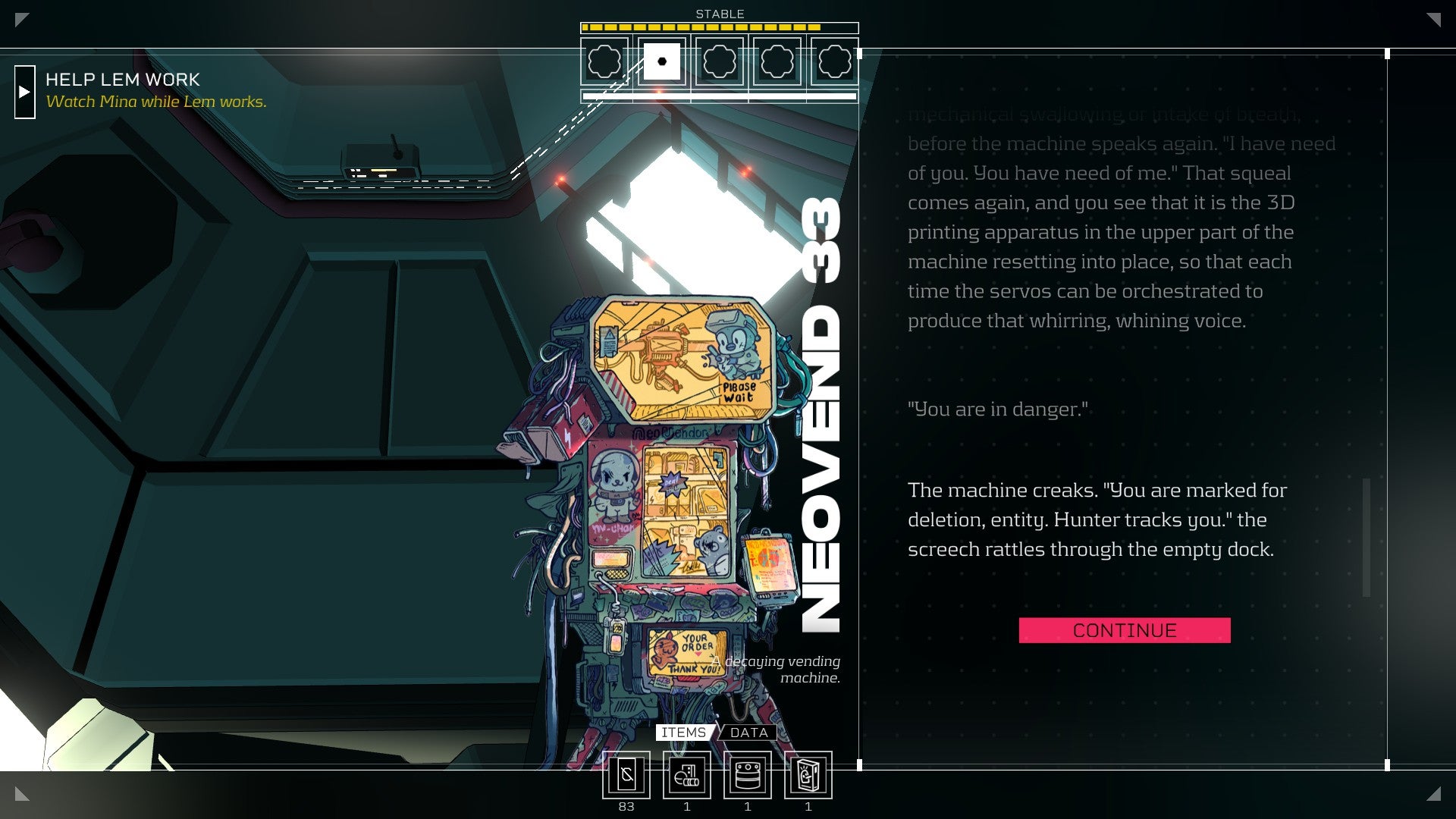This screenshot has width=1456, height=819.
Task: Click the first cog-shaped dice slot
Action: 604,62
